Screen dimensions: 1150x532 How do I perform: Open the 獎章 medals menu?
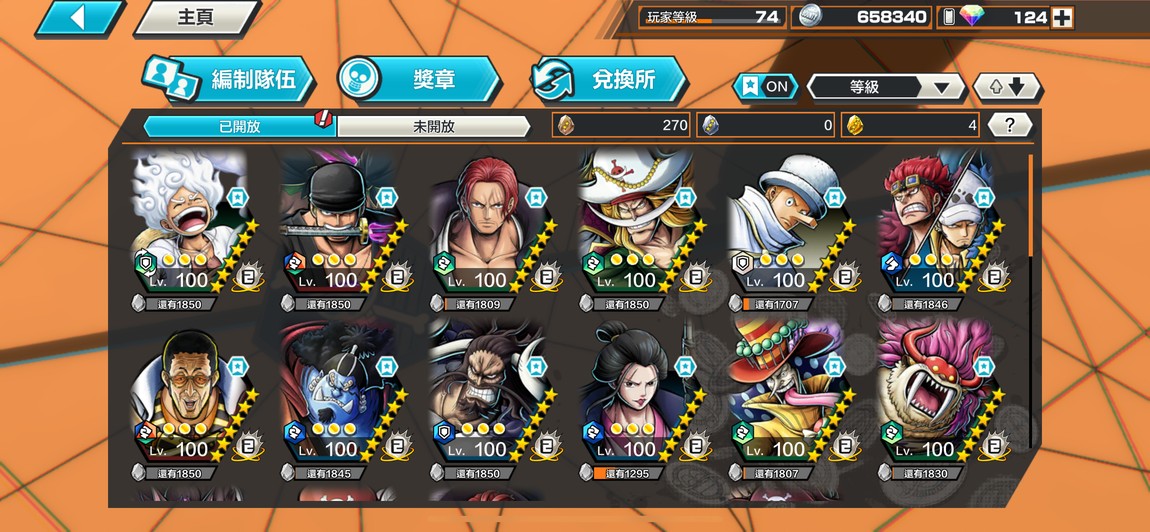click(419, 80)
